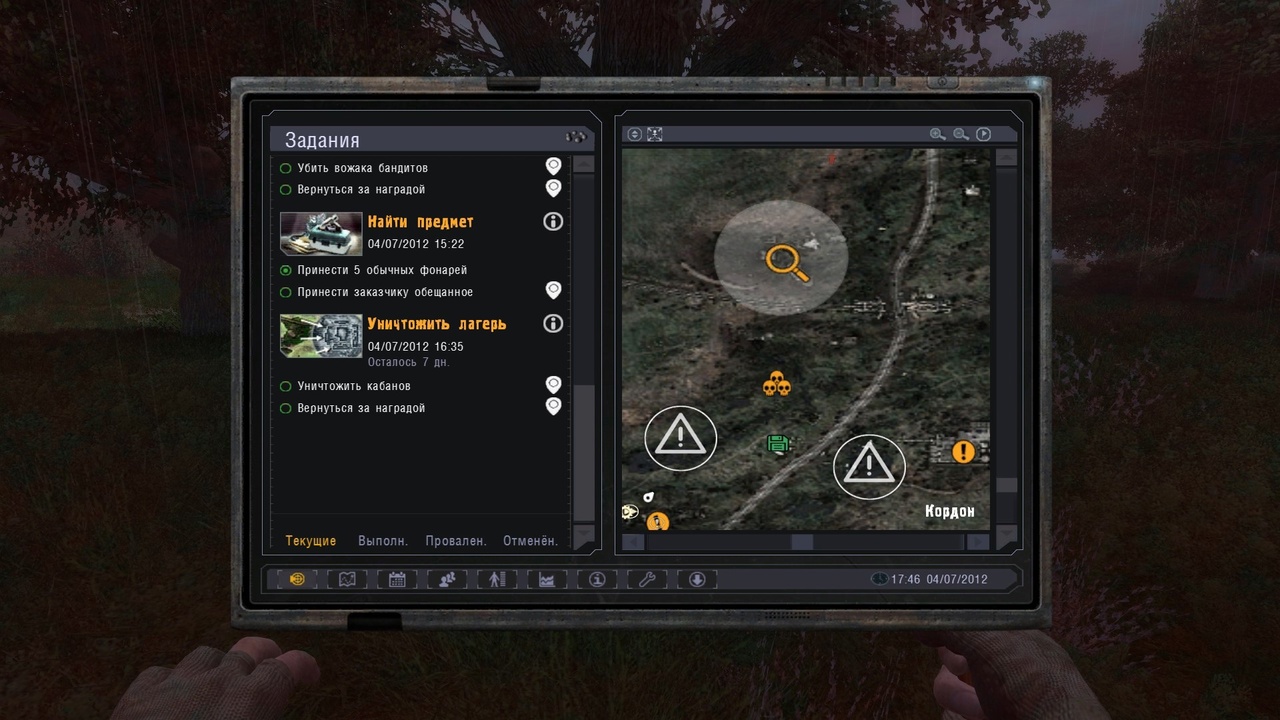Open the Map section of the PDA
This screenshot has height=720, width=1280.
[345, 579]
